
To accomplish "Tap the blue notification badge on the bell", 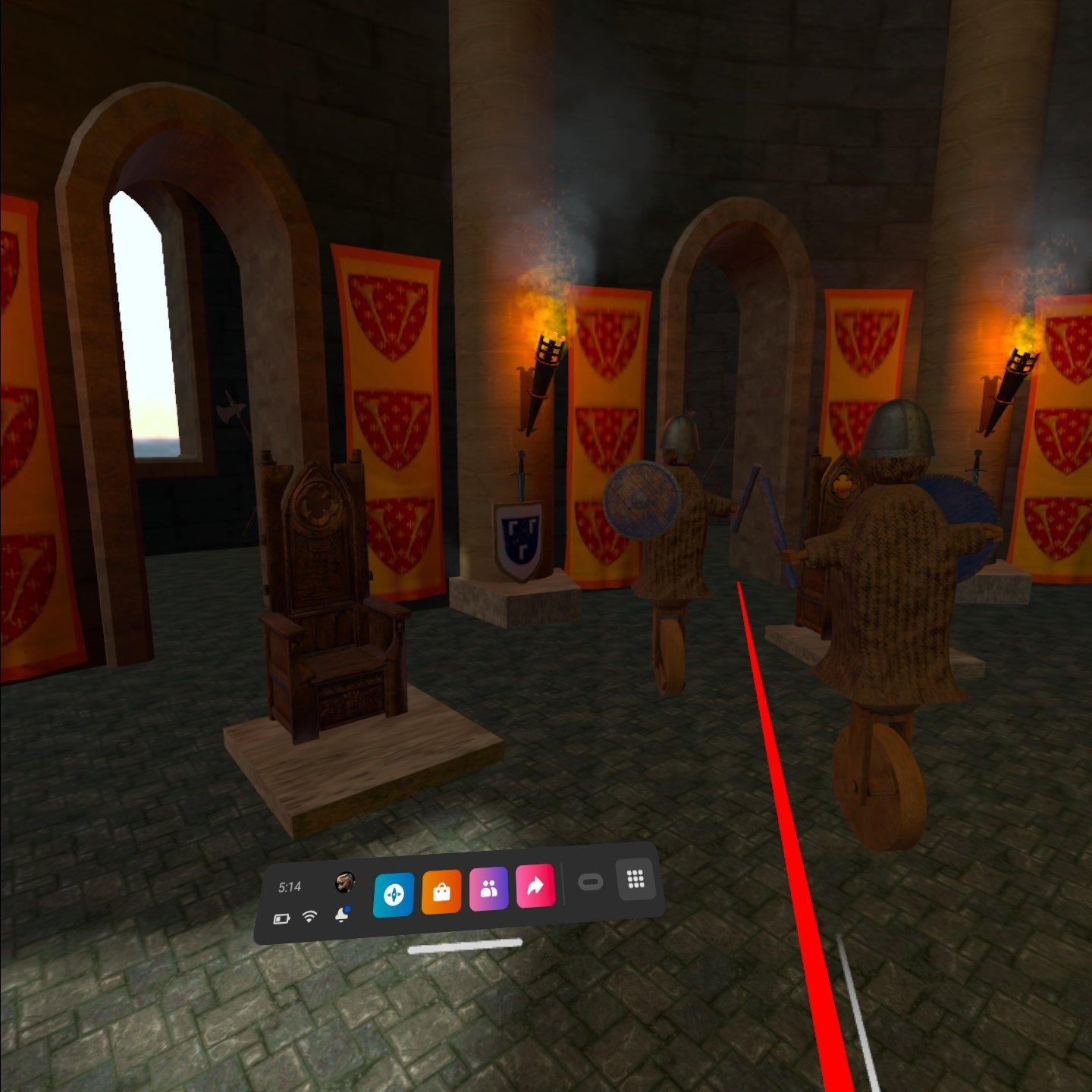I will pos(348,908).
